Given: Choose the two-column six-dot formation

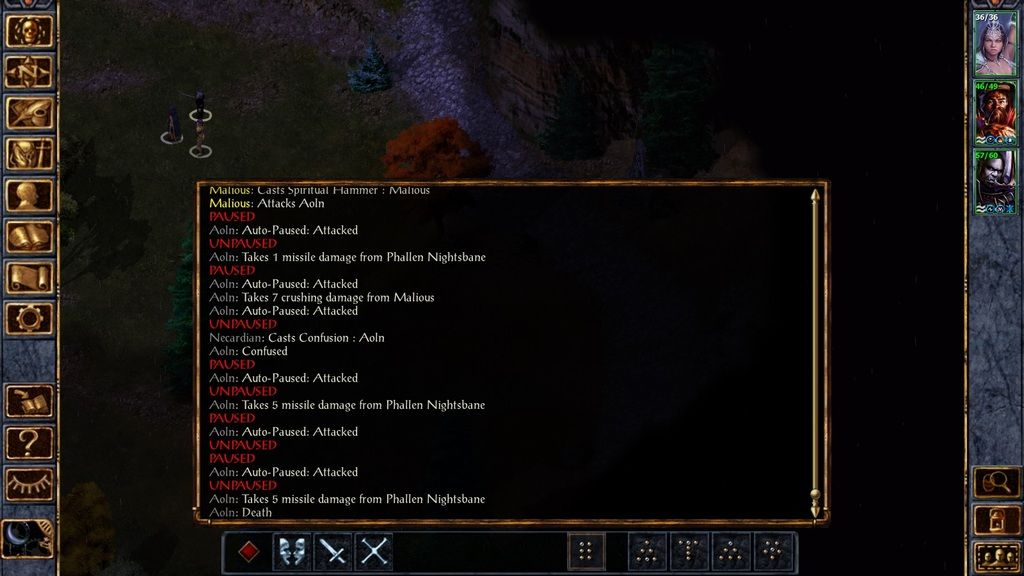Looking at the screenshot, I should pyautogui.click(x=587, y=552).
